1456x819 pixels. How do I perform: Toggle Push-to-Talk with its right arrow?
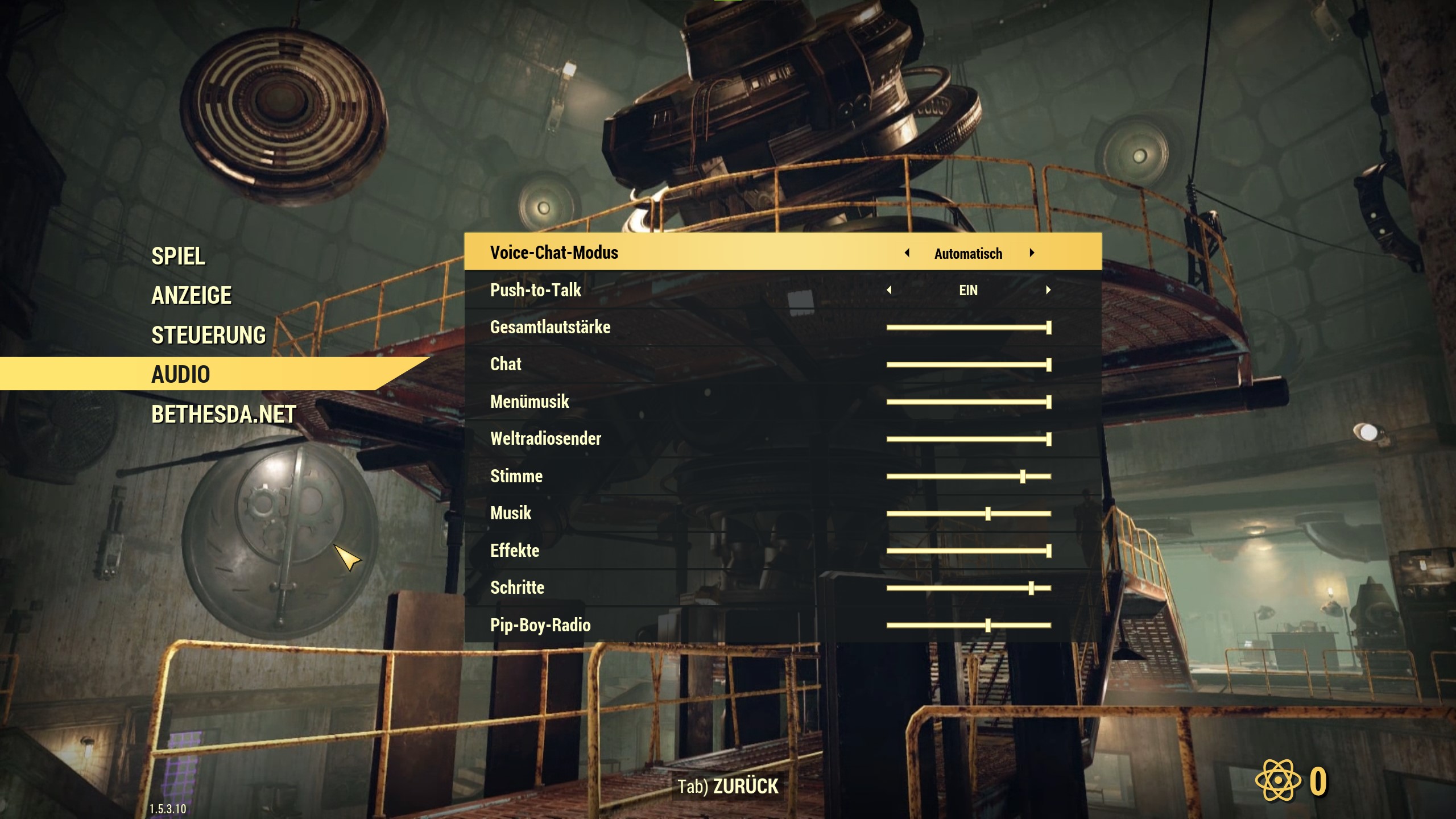tap(1048, 291)
